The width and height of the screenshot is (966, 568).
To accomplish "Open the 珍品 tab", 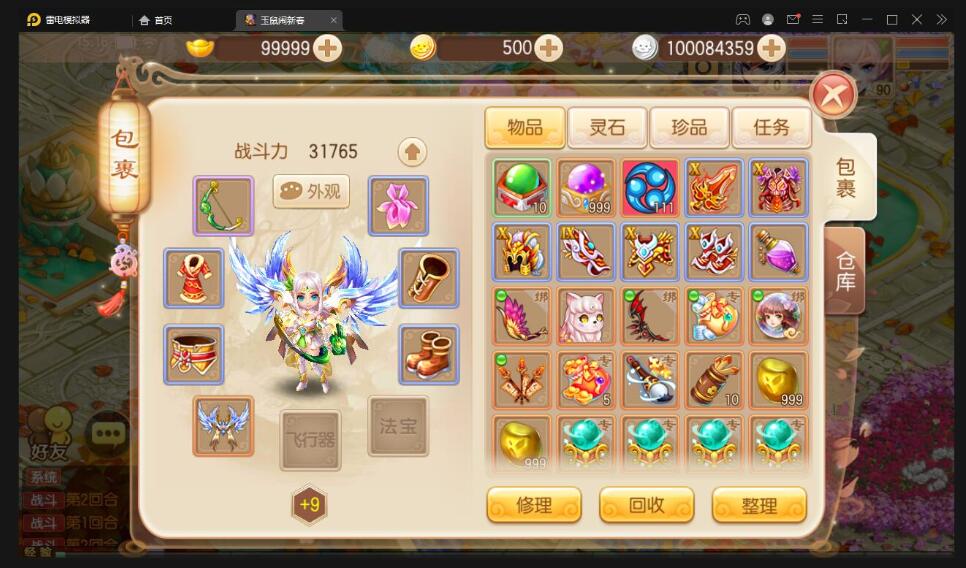I will click(x=689, y=127).
